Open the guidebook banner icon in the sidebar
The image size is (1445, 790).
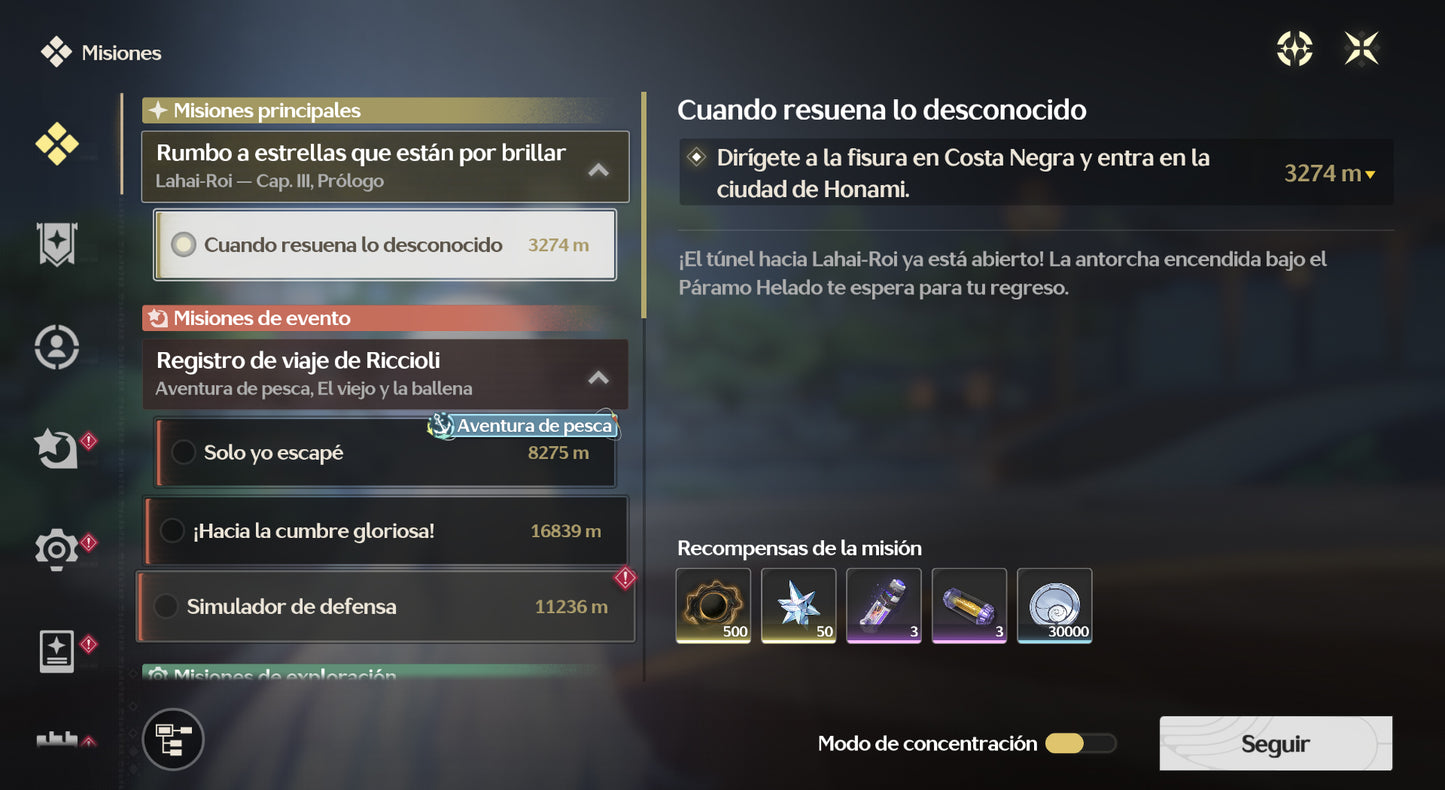[57, 245]
